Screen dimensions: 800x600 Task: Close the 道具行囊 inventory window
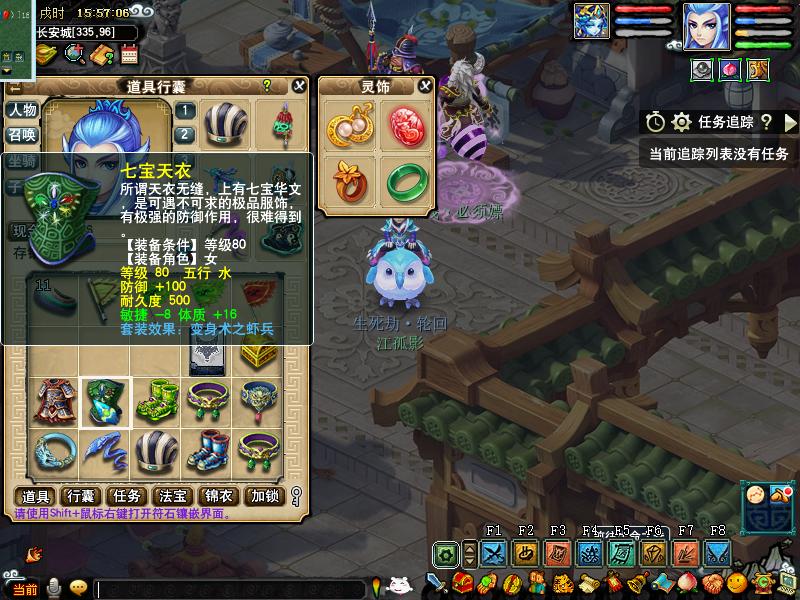tap(298, 86)
